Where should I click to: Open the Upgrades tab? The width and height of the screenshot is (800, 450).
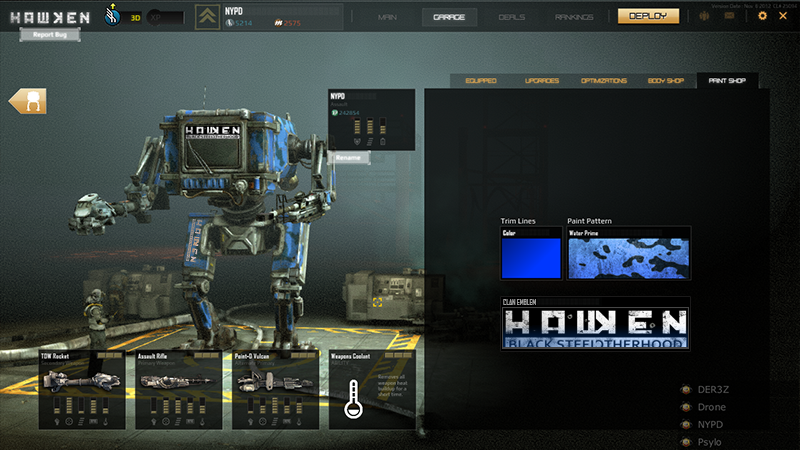click(x=541, y=80)
